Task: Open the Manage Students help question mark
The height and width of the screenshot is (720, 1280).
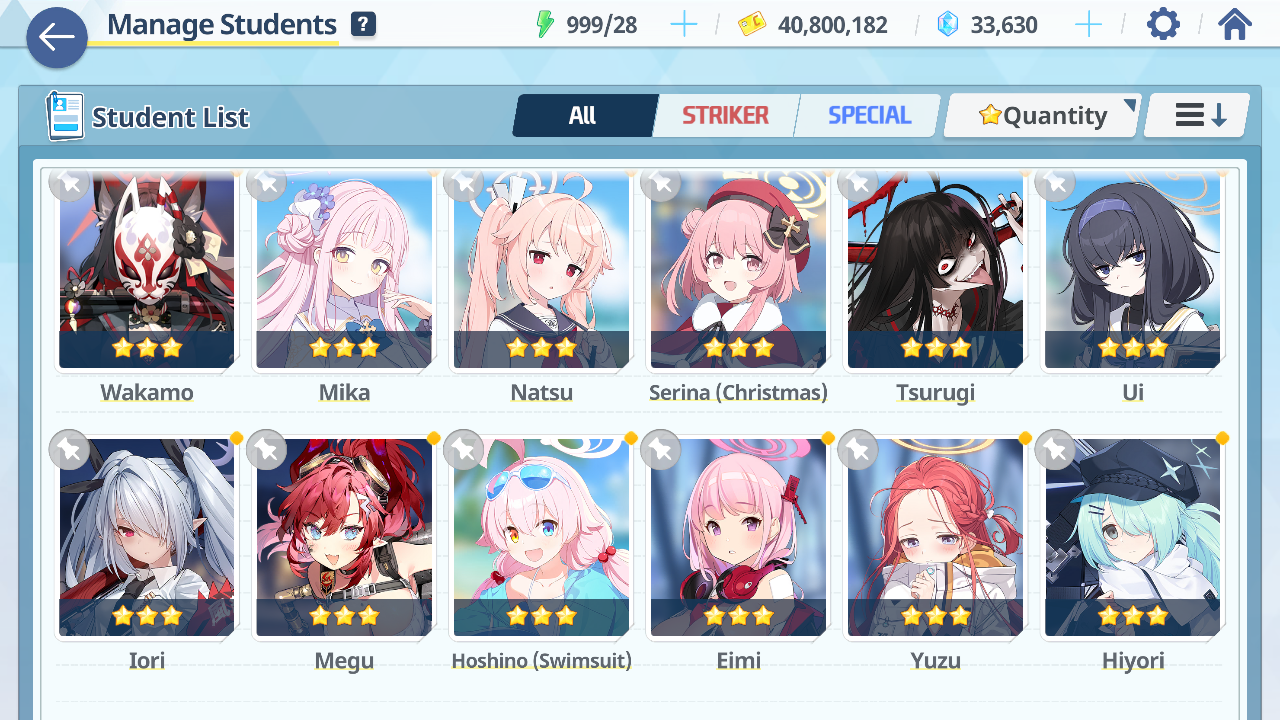Action: click(x=363, y=25)
